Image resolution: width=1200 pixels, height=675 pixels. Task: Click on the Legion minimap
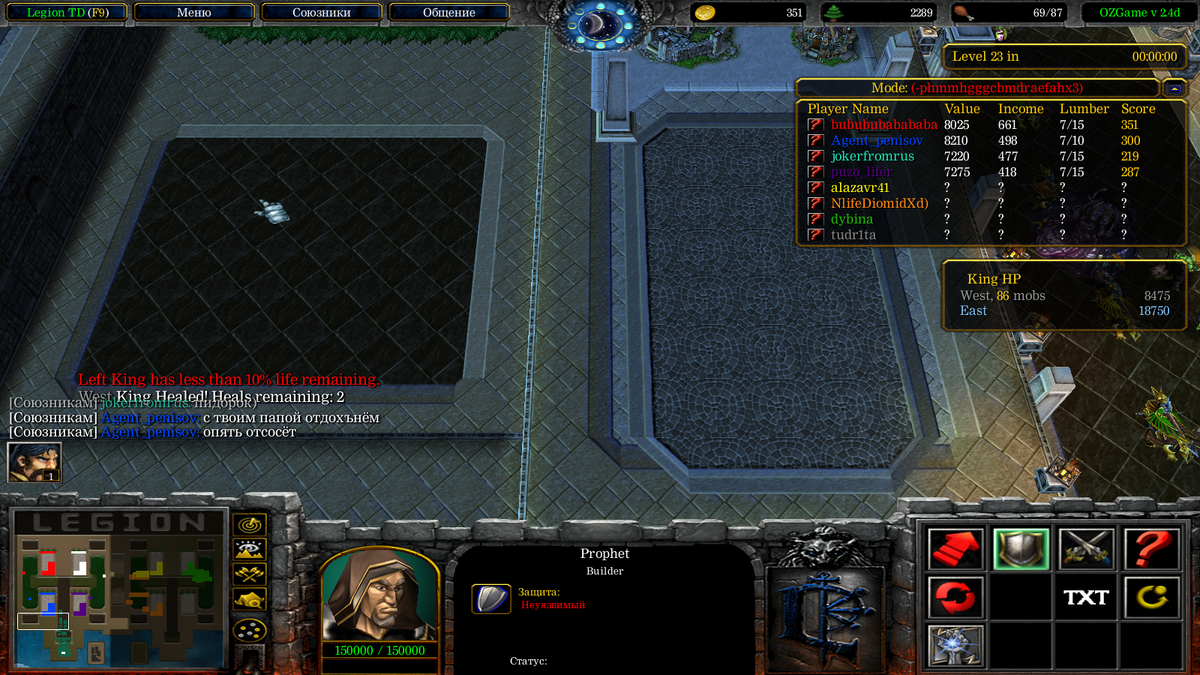[x=120, y=590]
